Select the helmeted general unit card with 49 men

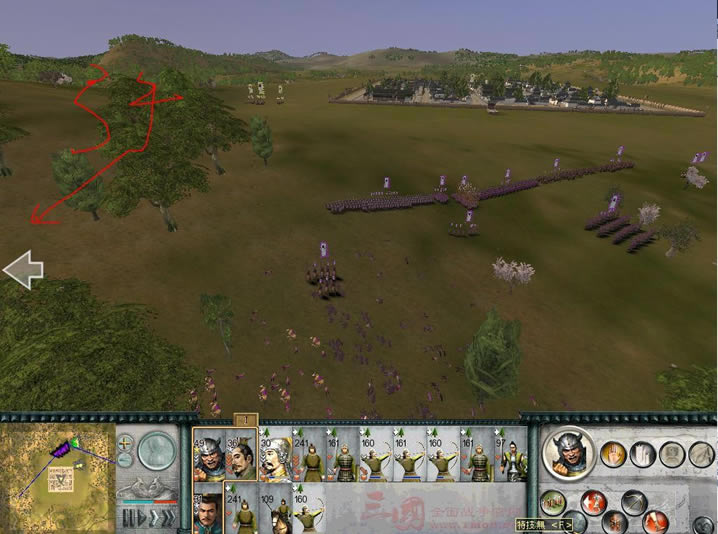coord(210,457)
